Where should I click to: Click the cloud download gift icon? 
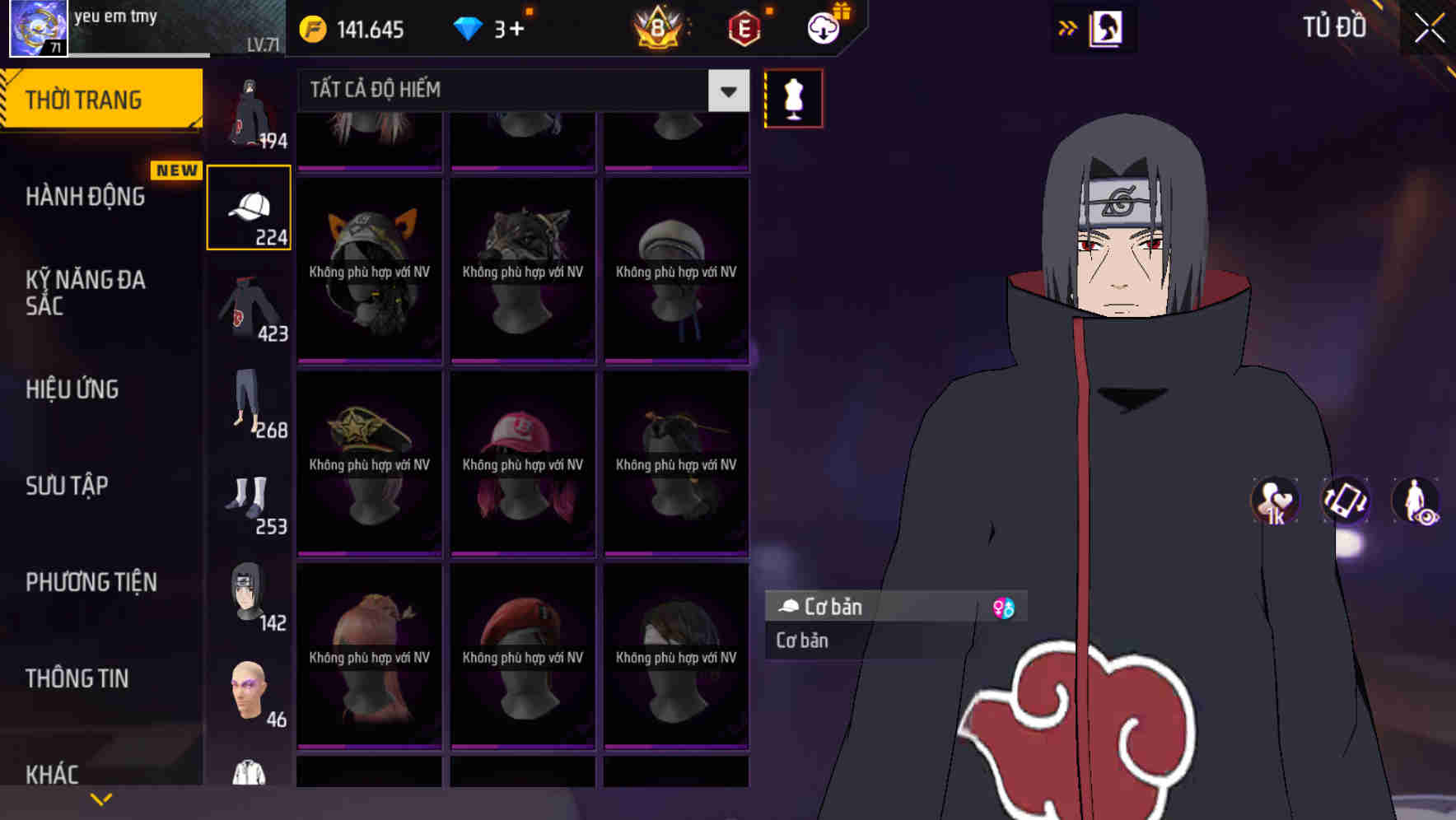(x=824, y=27)
